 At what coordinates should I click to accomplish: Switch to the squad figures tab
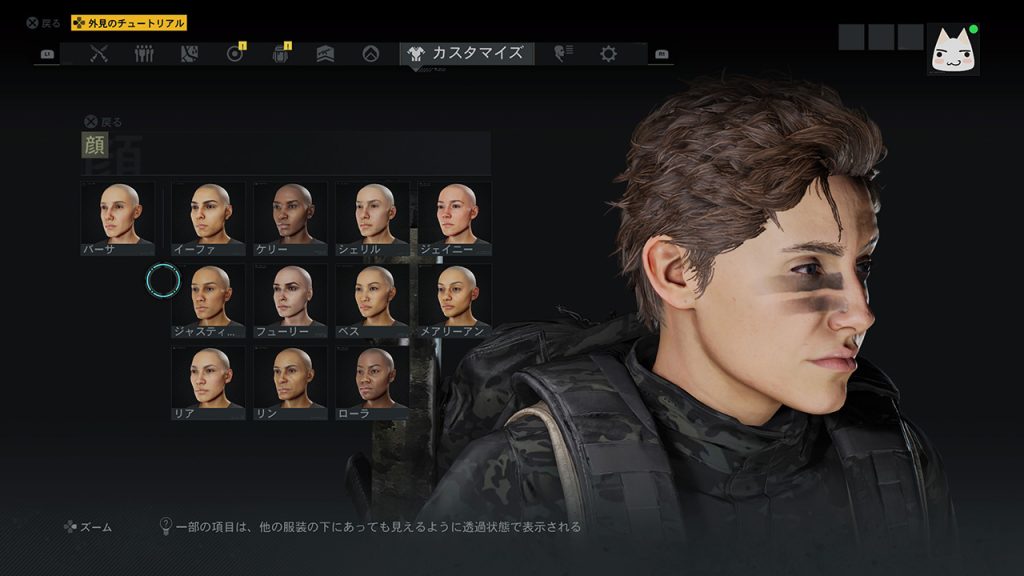tap(144, 54)
